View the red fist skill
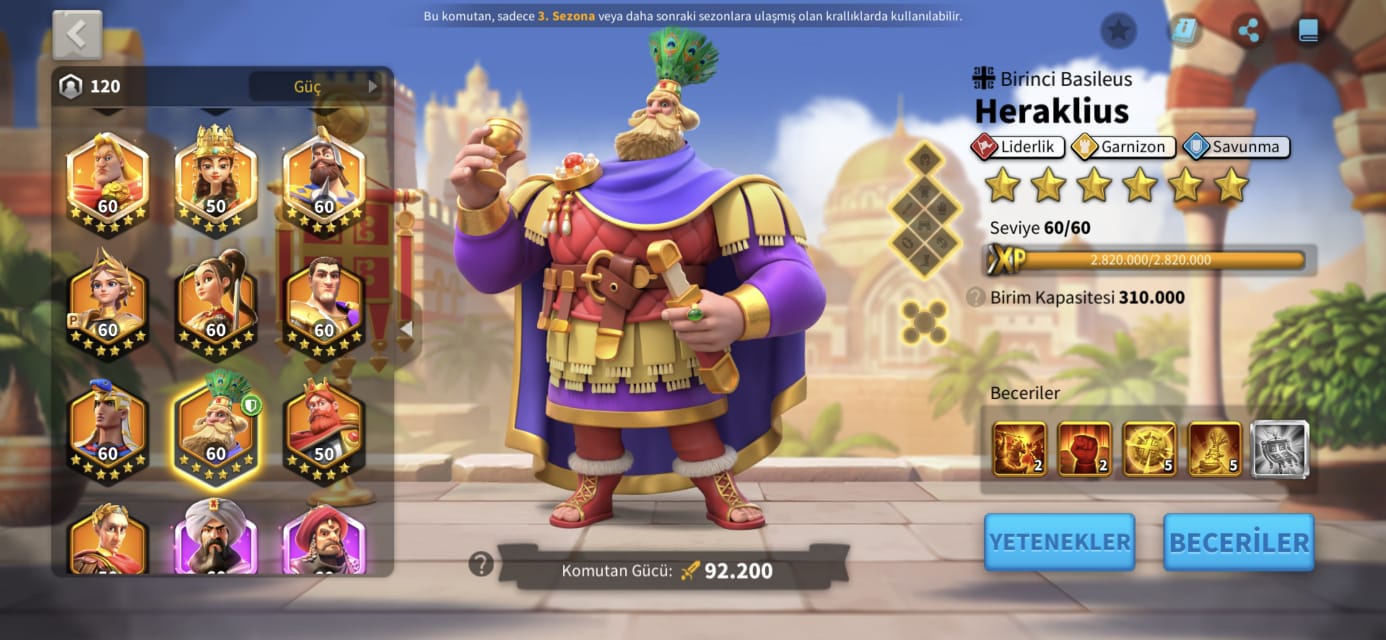The width and height of the screenshot is (1386, 640). tap(1084, 449)
